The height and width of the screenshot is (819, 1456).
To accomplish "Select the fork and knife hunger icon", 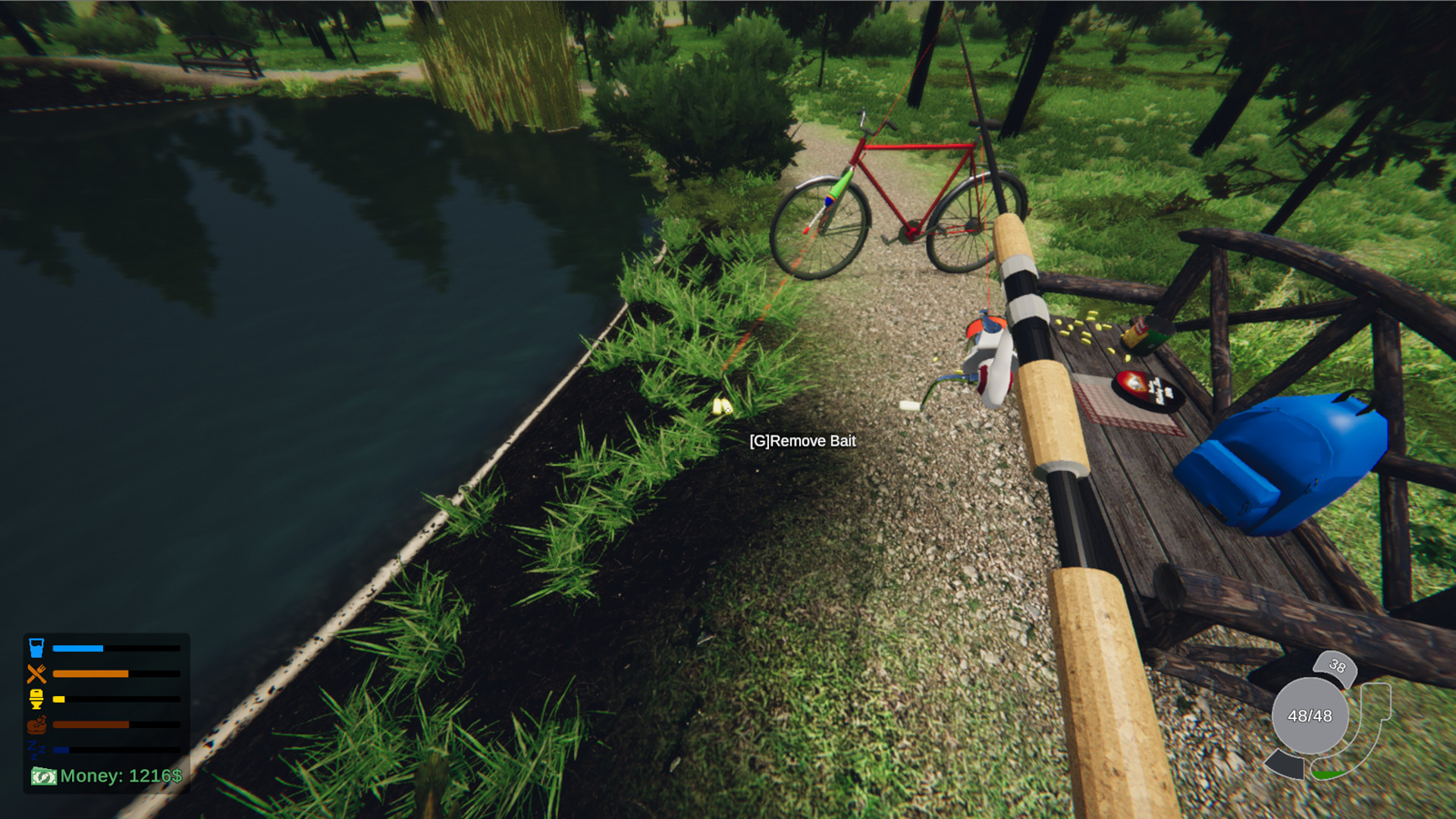I will point(36,673).
